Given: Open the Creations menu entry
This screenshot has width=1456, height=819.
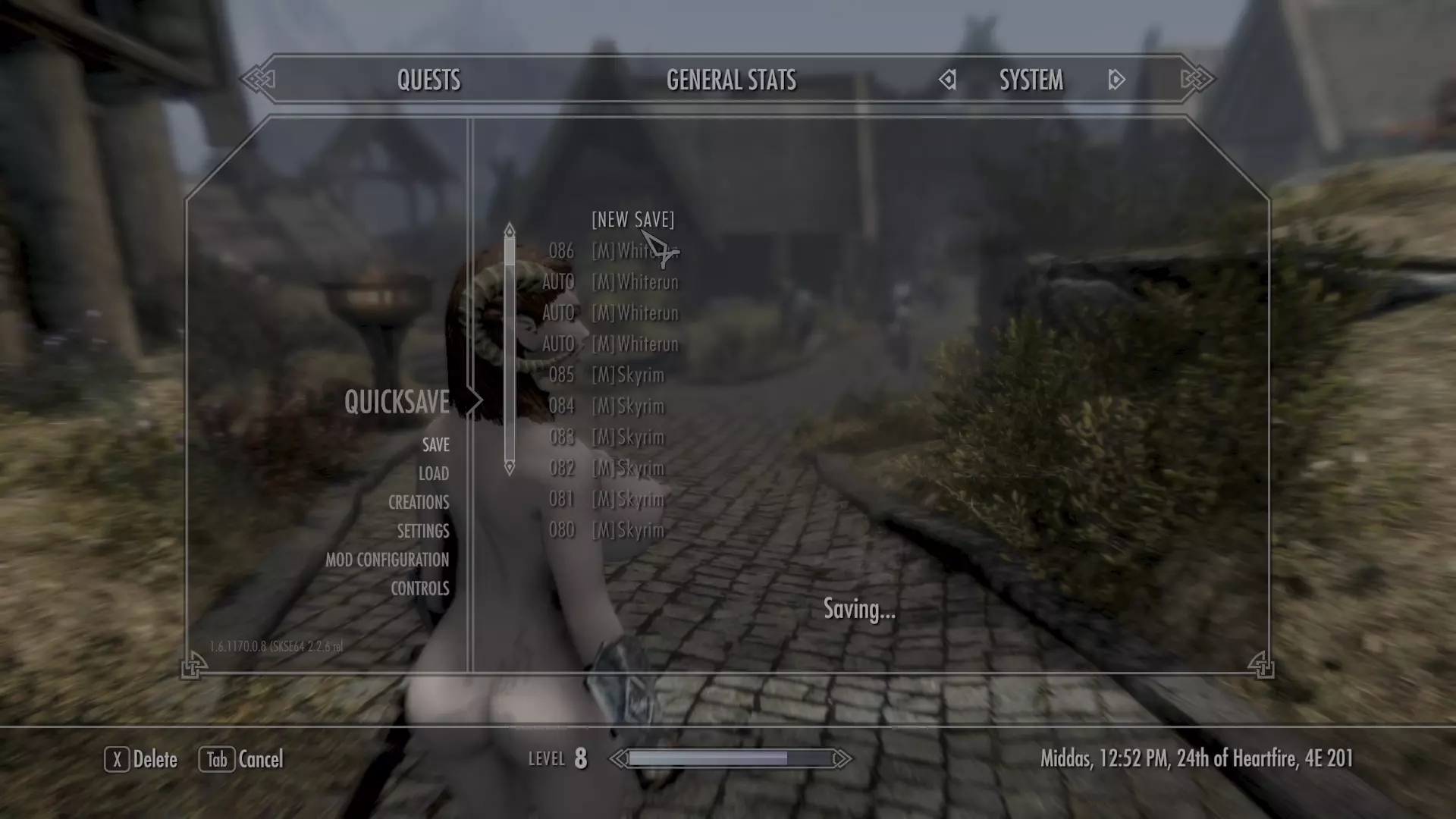Looking at the screenshot, I should pyautogui.click(x=419, y=503).
